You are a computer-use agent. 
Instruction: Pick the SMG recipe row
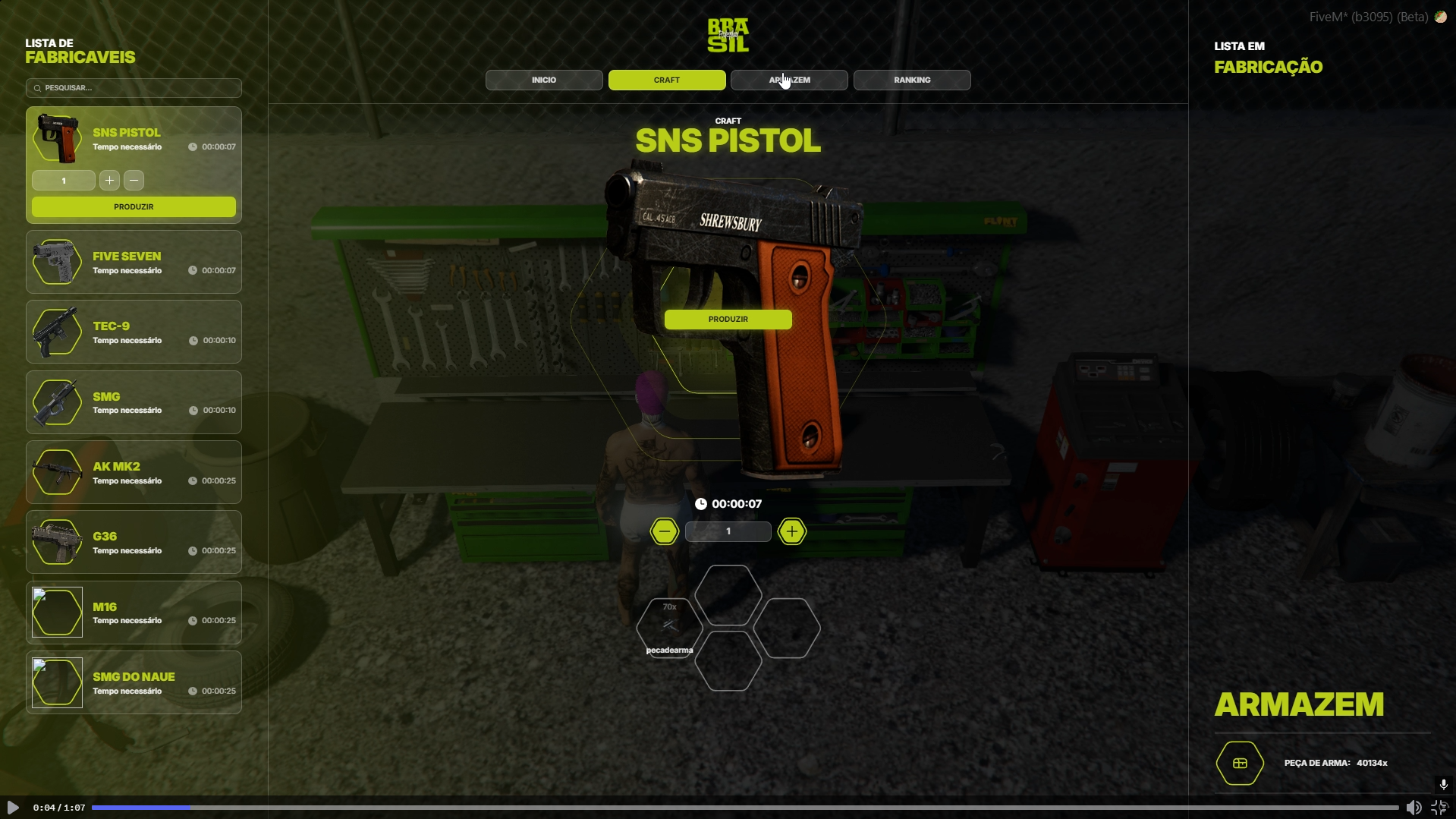point(134,402)
